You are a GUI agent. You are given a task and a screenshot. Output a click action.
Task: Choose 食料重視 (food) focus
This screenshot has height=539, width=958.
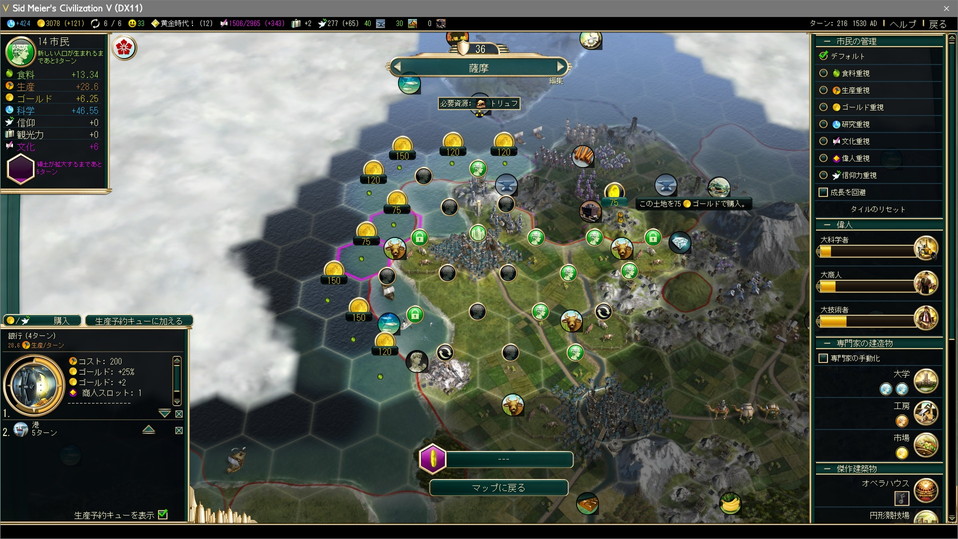point(824,73)
